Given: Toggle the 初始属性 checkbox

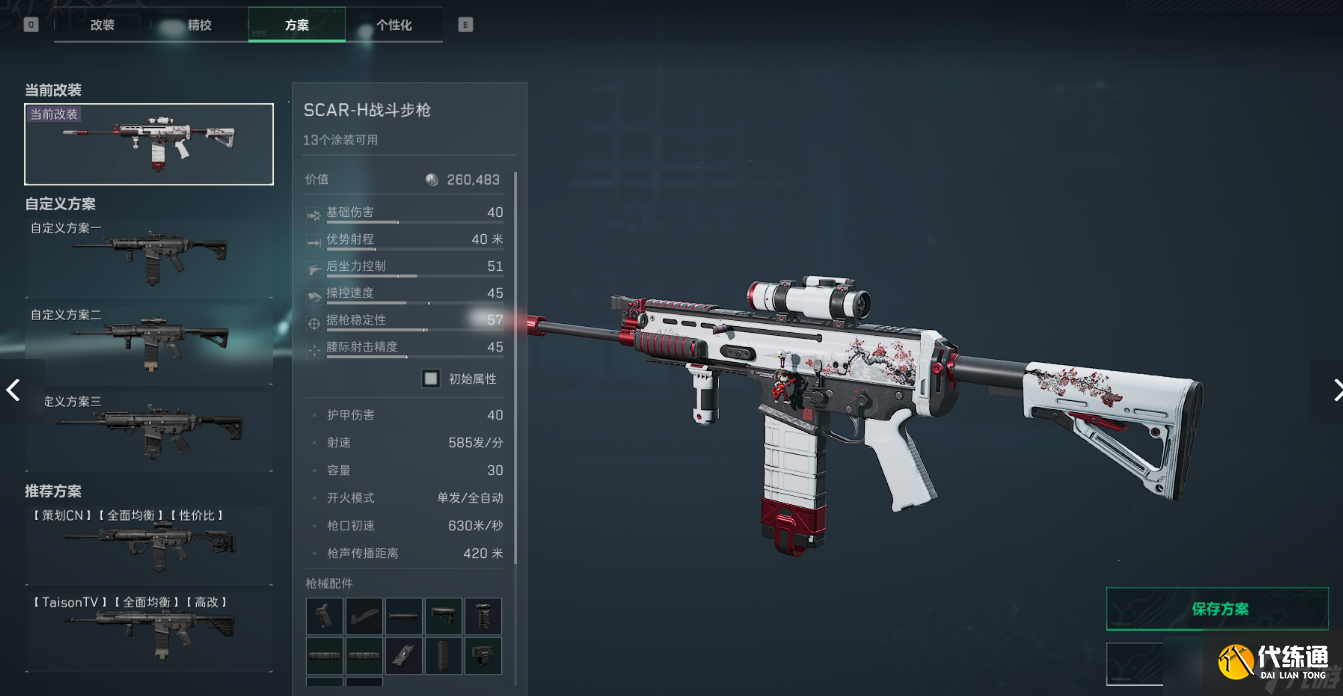Looking at the screenshot, I should [431, 379].
